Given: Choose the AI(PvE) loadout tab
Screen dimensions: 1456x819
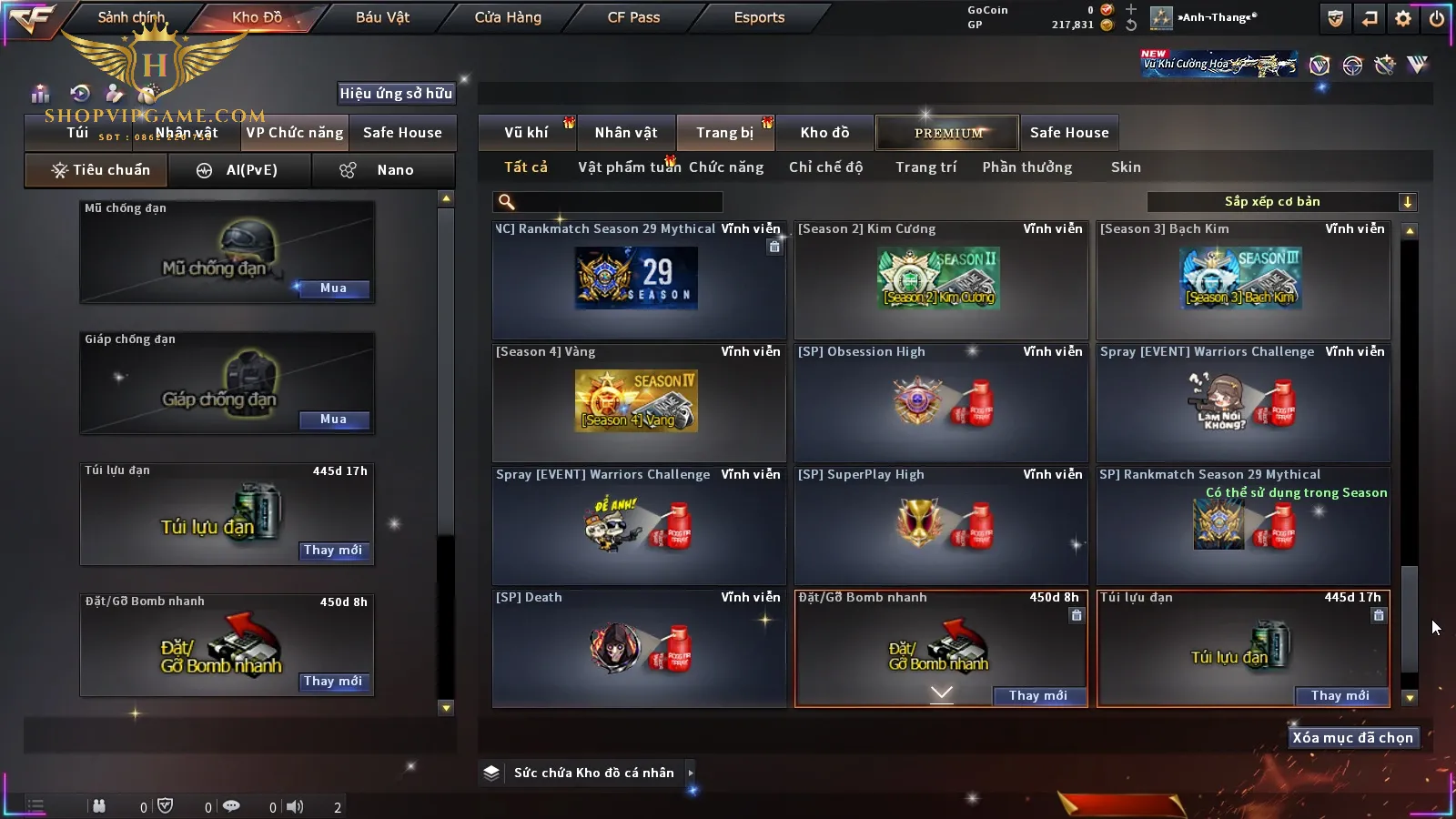Looking at the screenshot, I should [x=240, y=170].
